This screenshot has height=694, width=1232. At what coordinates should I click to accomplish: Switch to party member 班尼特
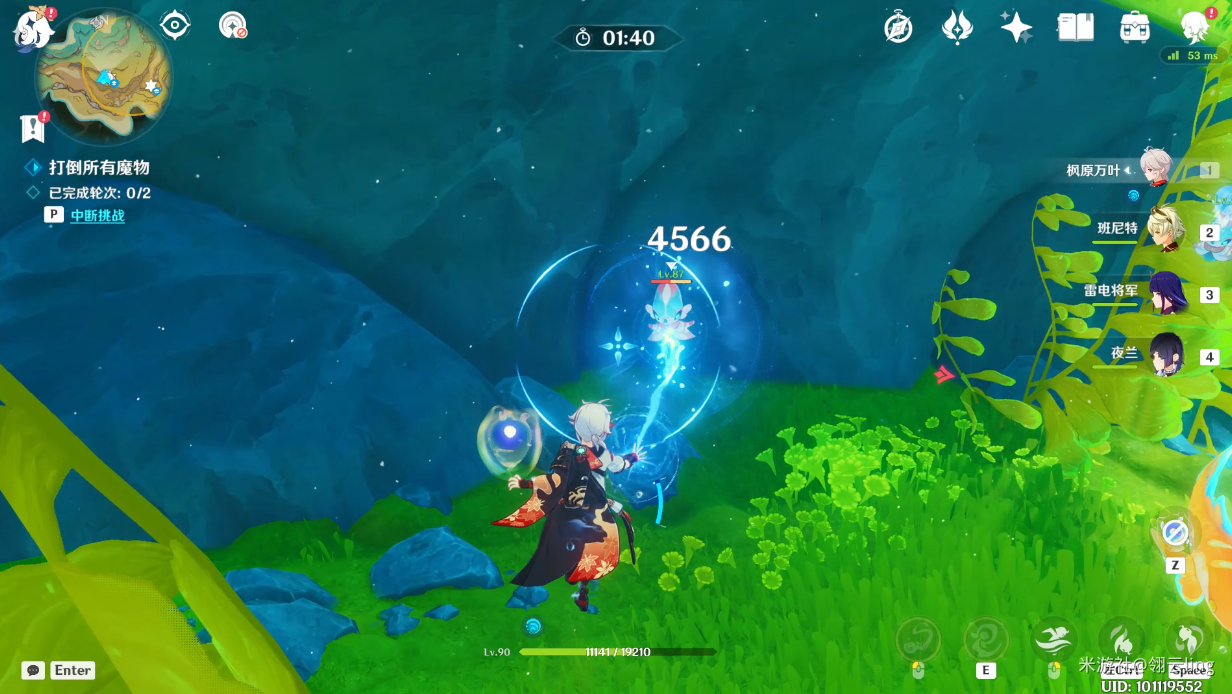pos(1165,231)
